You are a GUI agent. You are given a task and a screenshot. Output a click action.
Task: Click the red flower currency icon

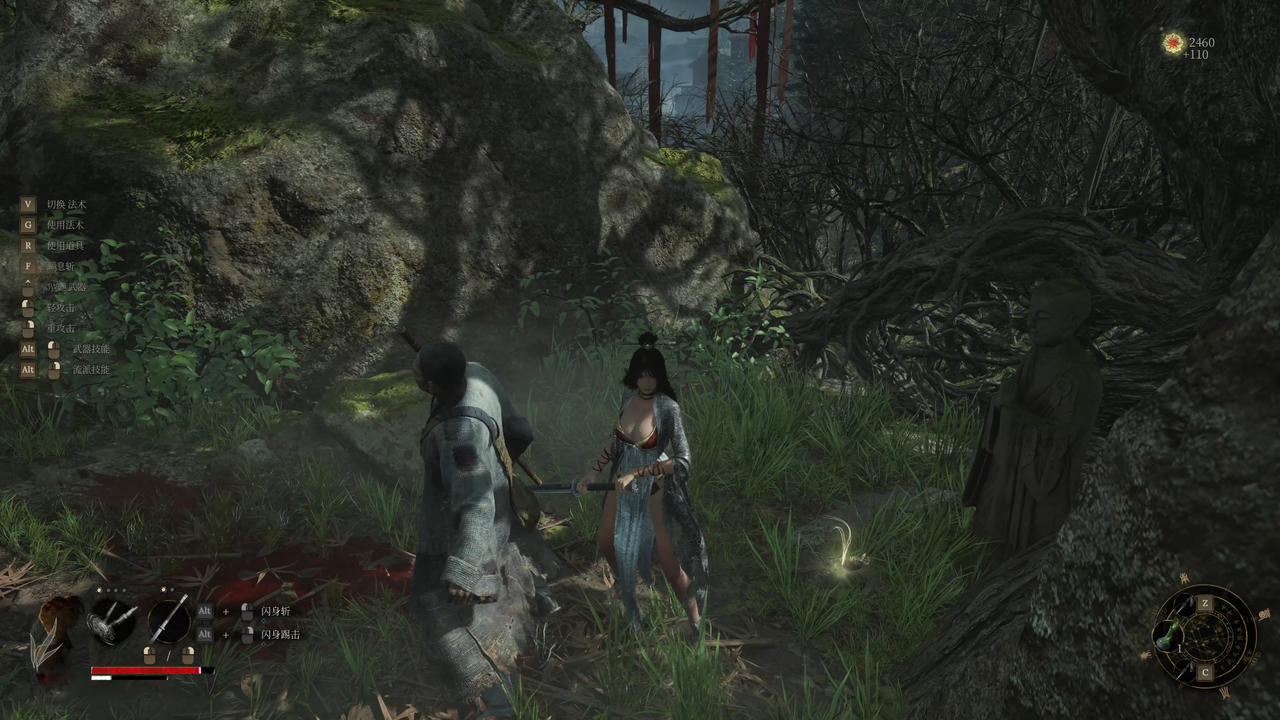[1173, 43]
